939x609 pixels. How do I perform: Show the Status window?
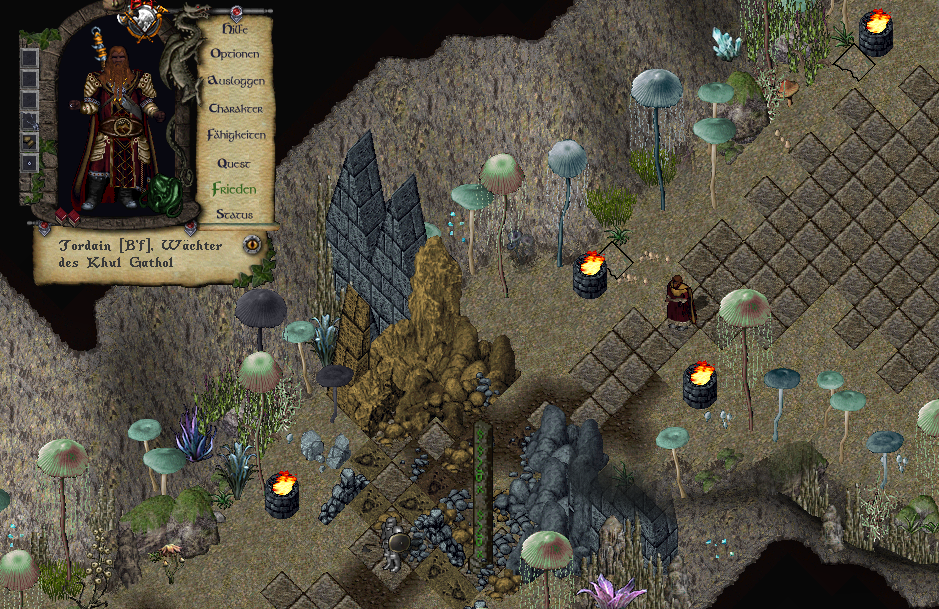pos(234,214)
